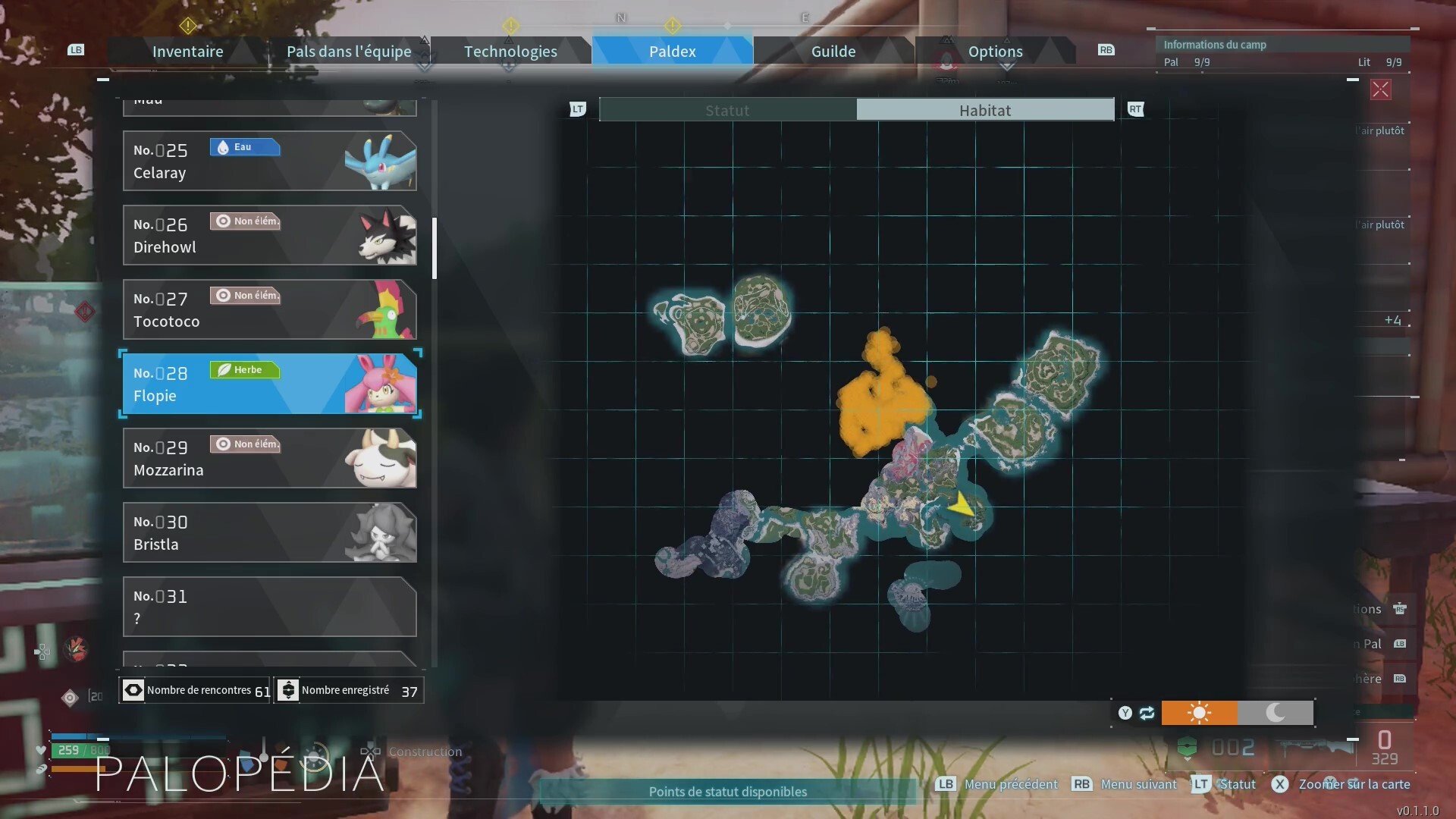This screenshot has width=1456, height=819.
Task: Switch to Pals dans l'équipe tab
Action: 349,52
